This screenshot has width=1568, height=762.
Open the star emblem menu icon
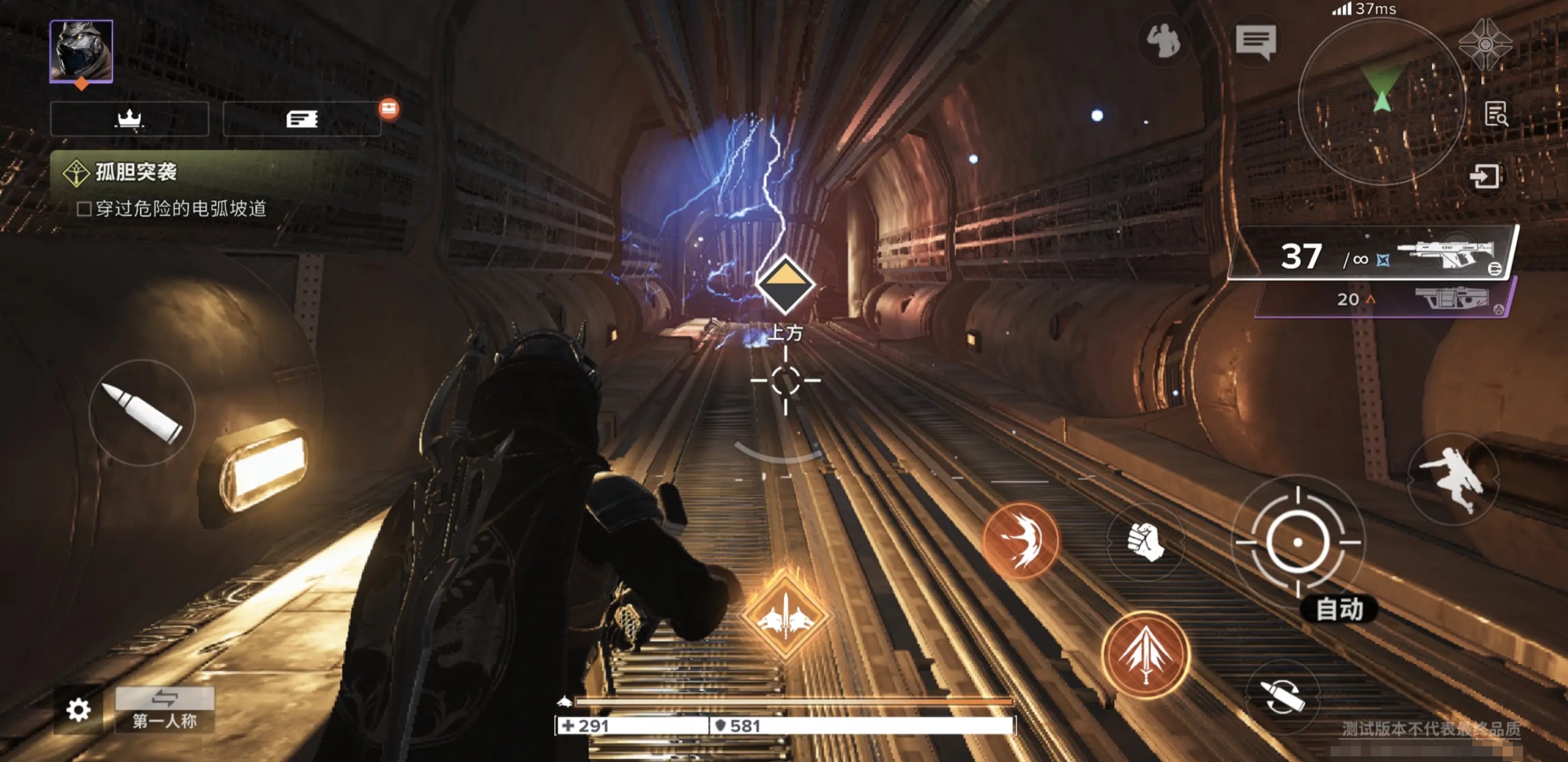[x=1485, y=44]
